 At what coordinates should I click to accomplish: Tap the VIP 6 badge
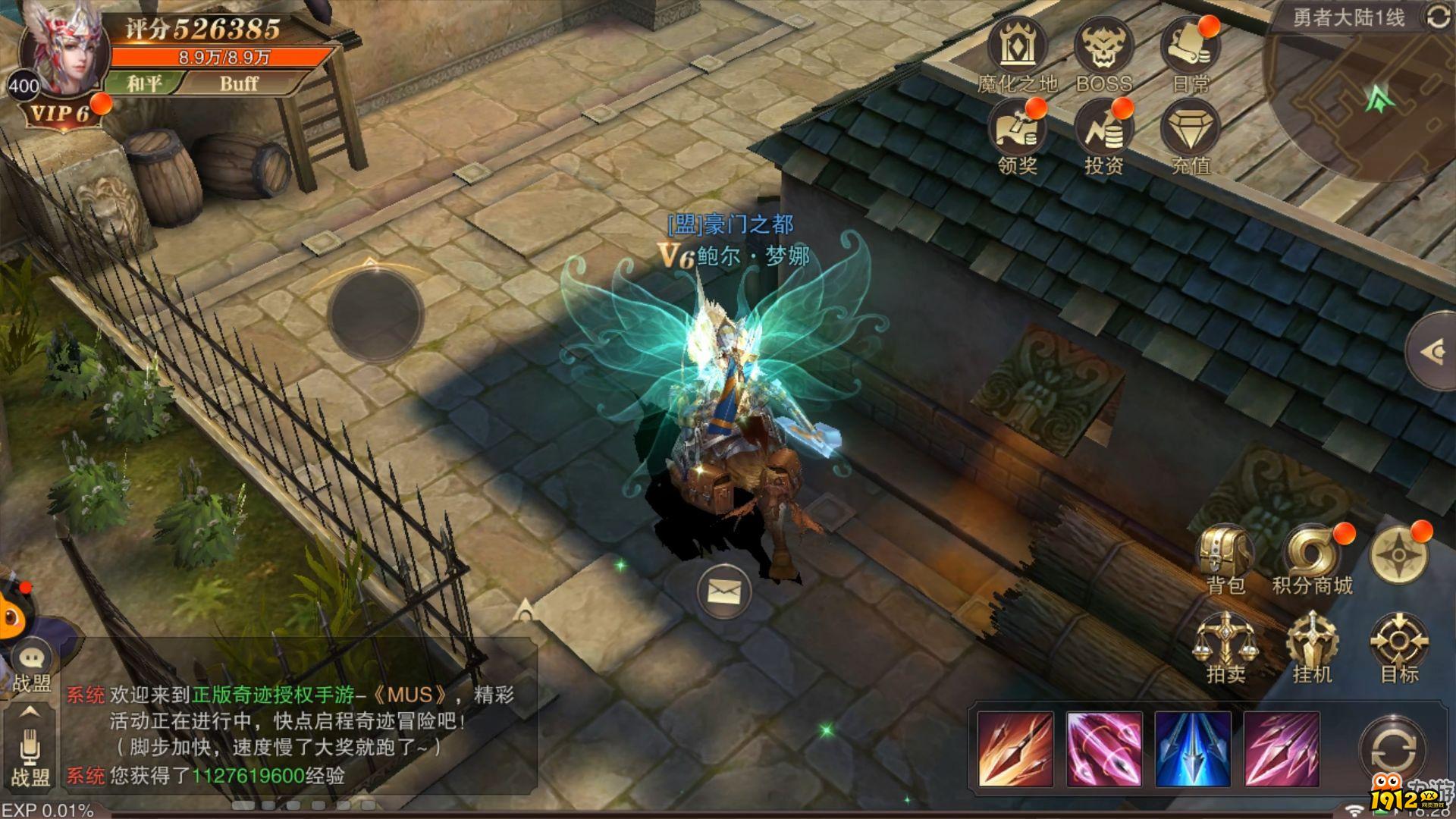click(x=61, y=114)
